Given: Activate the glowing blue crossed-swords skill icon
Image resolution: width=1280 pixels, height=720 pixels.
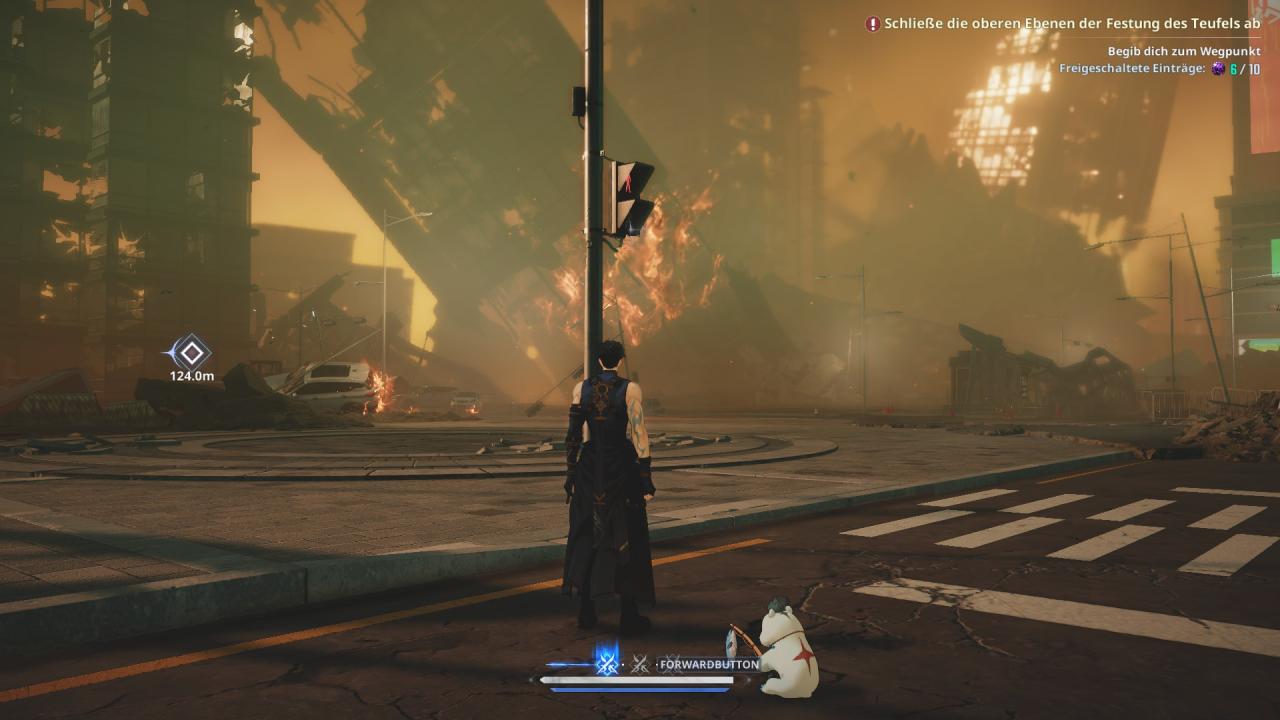Looking at the screenshot, I should (606, 662).
